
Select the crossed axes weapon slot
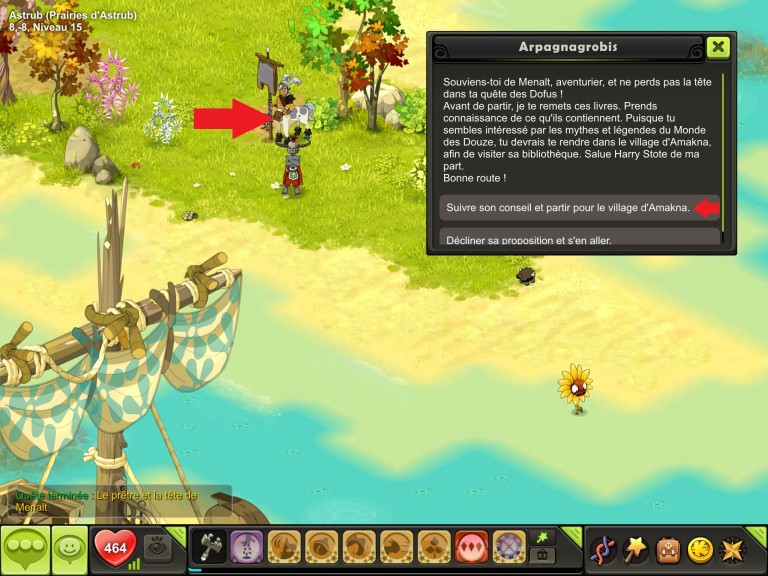209,548
